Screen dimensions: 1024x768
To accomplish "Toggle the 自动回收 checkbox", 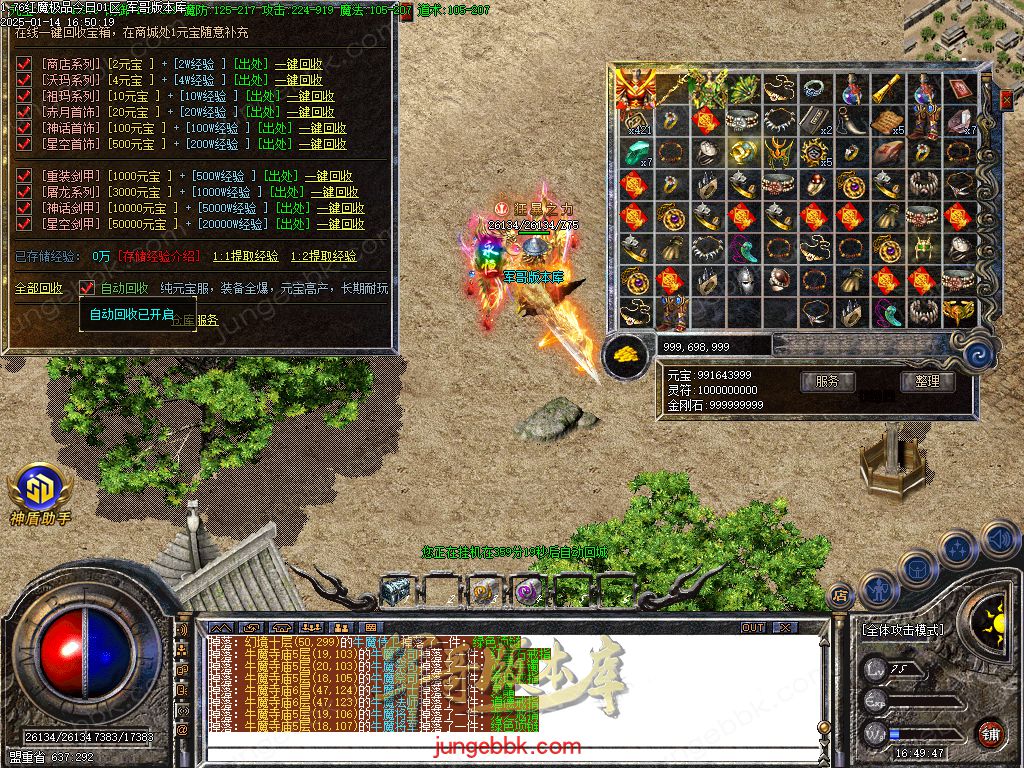I will [88, 288].
